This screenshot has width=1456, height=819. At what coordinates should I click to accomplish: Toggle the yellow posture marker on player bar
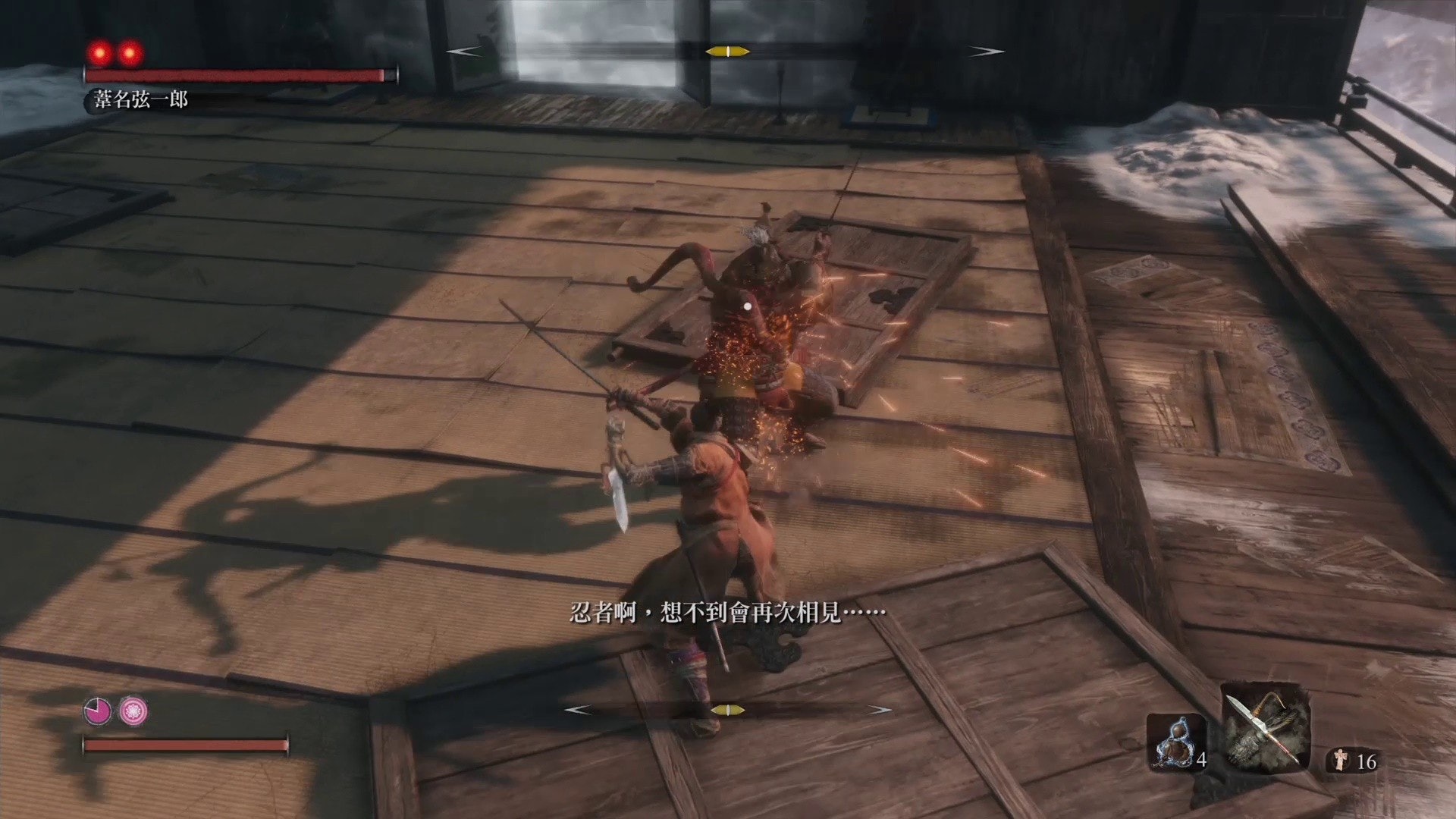(730, 711)
